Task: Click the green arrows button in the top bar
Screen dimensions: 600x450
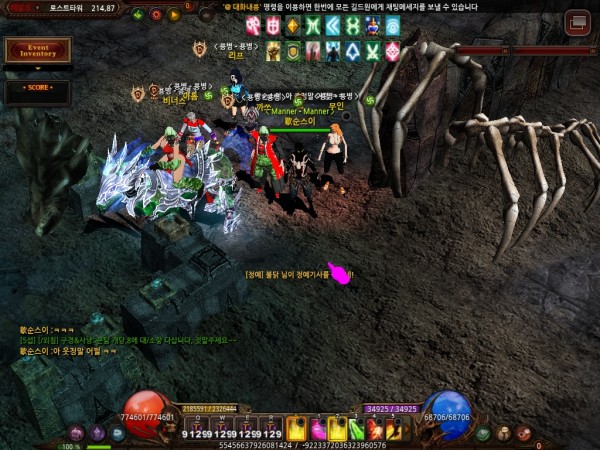Action: pos(137,15)
